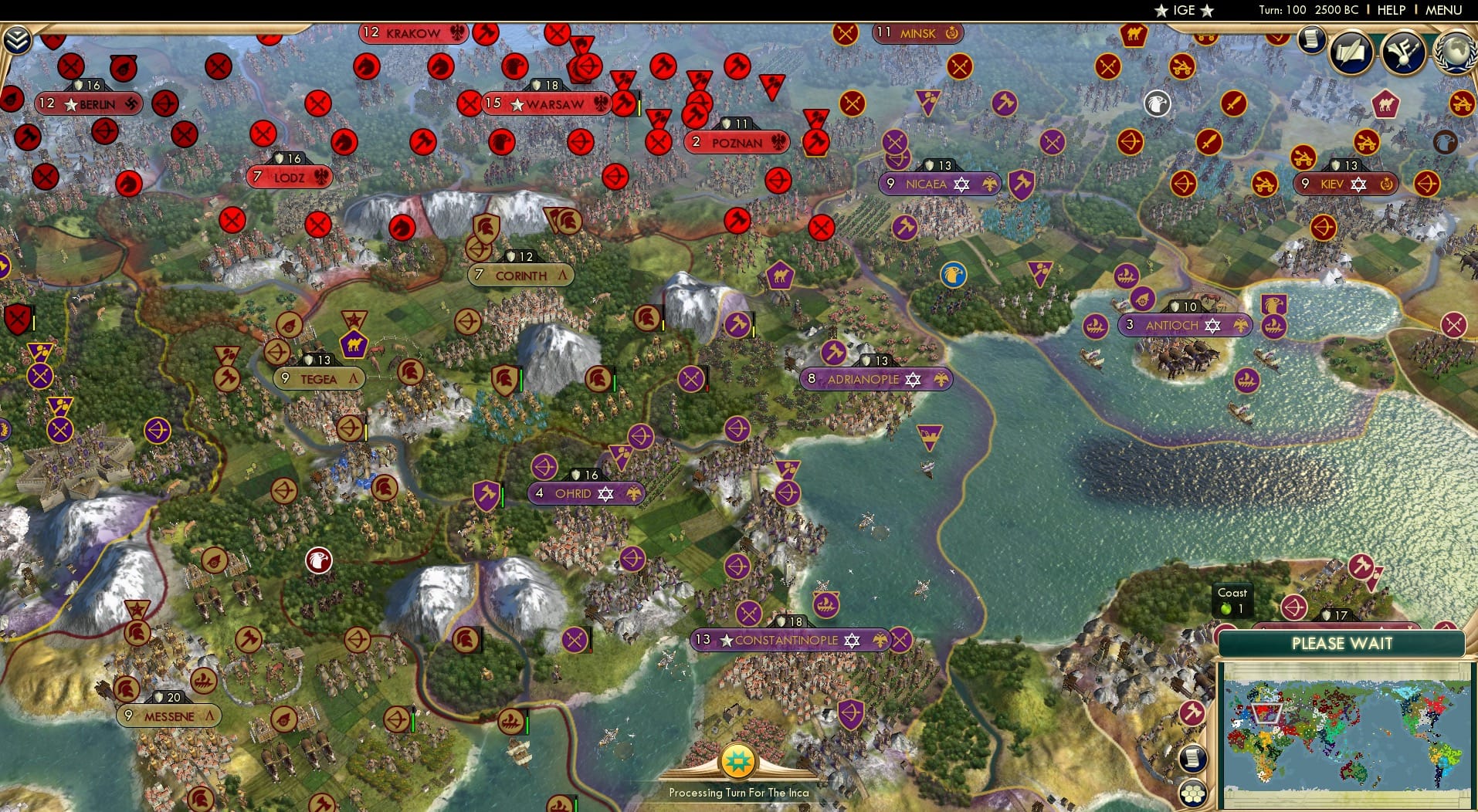Open the MENU at top right
The image size is (1478, 812).
pyautogui.click(x=1442, y=10)
